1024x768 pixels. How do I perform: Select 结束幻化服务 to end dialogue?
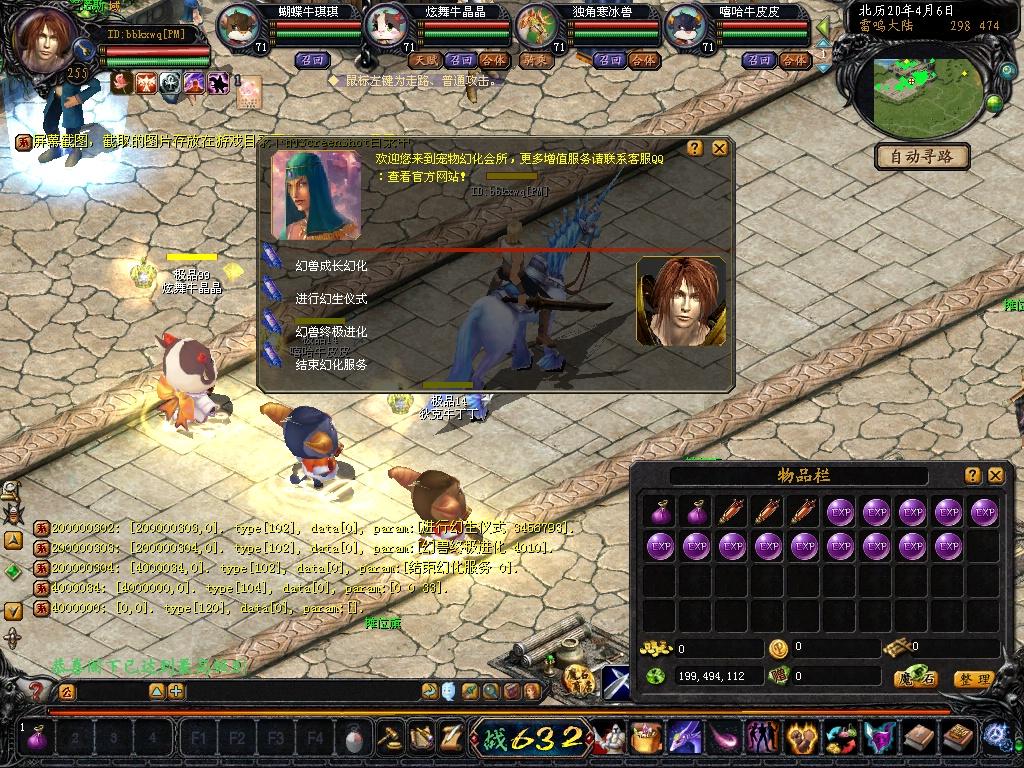coord(331,365)
